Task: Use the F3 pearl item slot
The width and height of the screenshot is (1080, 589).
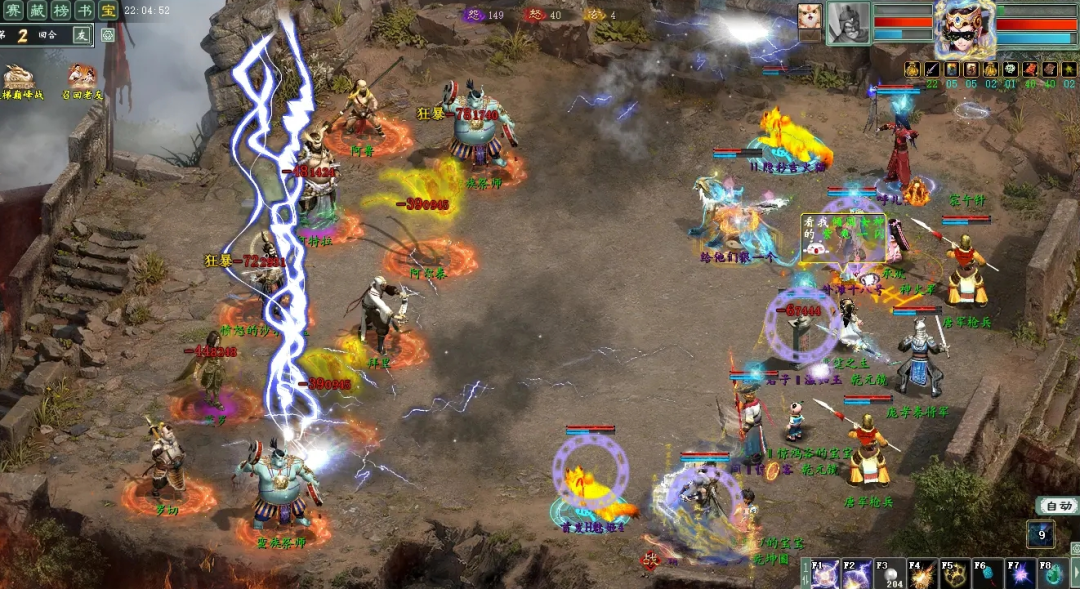Action: (888, 575)
